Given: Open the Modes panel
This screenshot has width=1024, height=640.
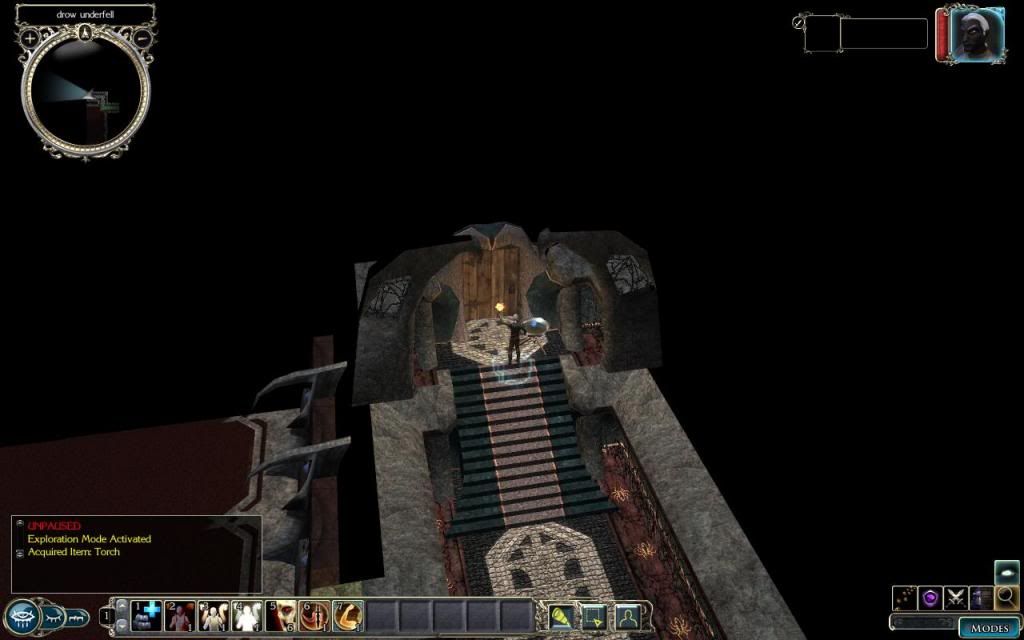Looking at the screenshot, I should coord(989,627).
